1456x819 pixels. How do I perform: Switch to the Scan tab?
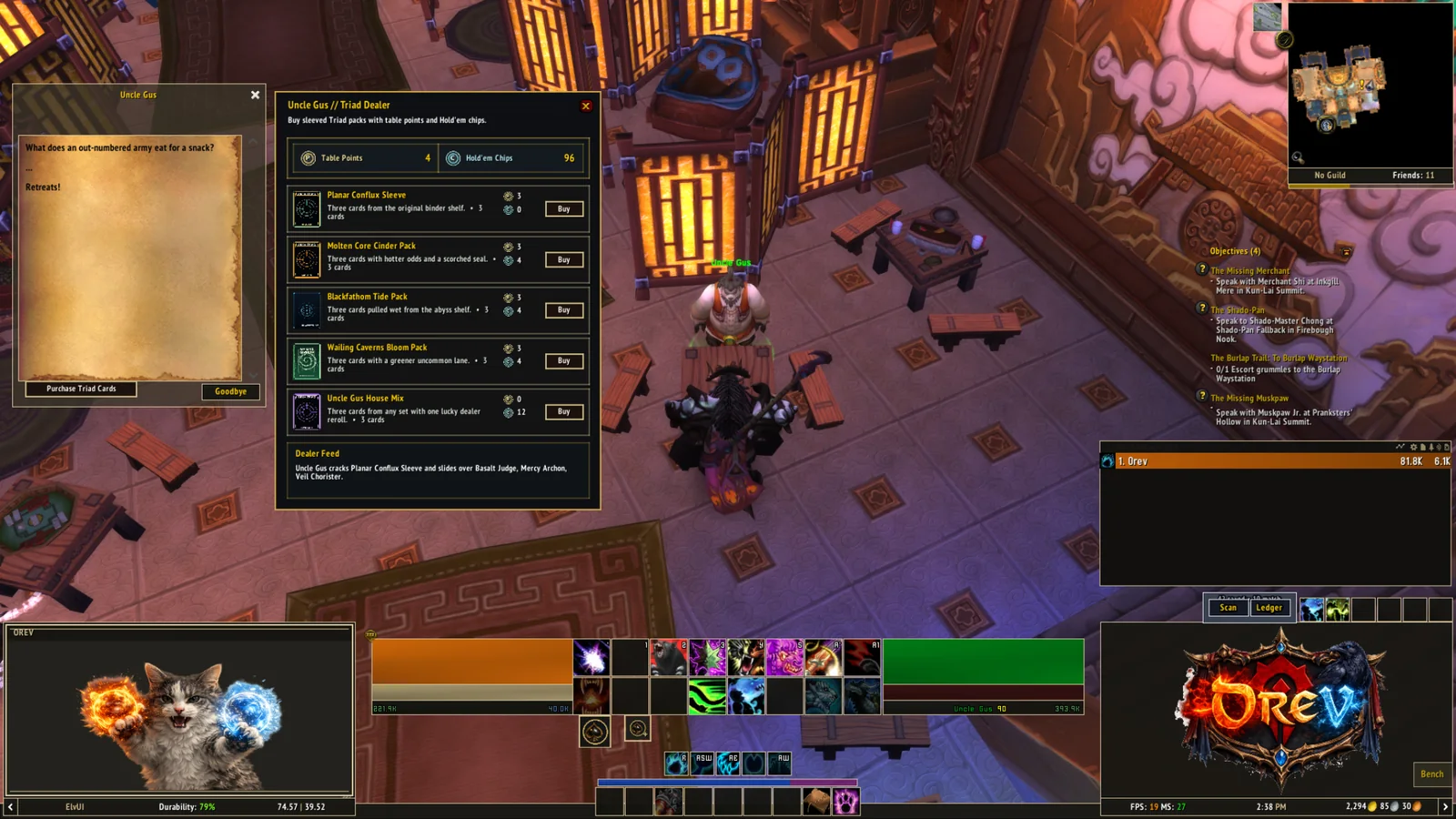click(1228, 608)
